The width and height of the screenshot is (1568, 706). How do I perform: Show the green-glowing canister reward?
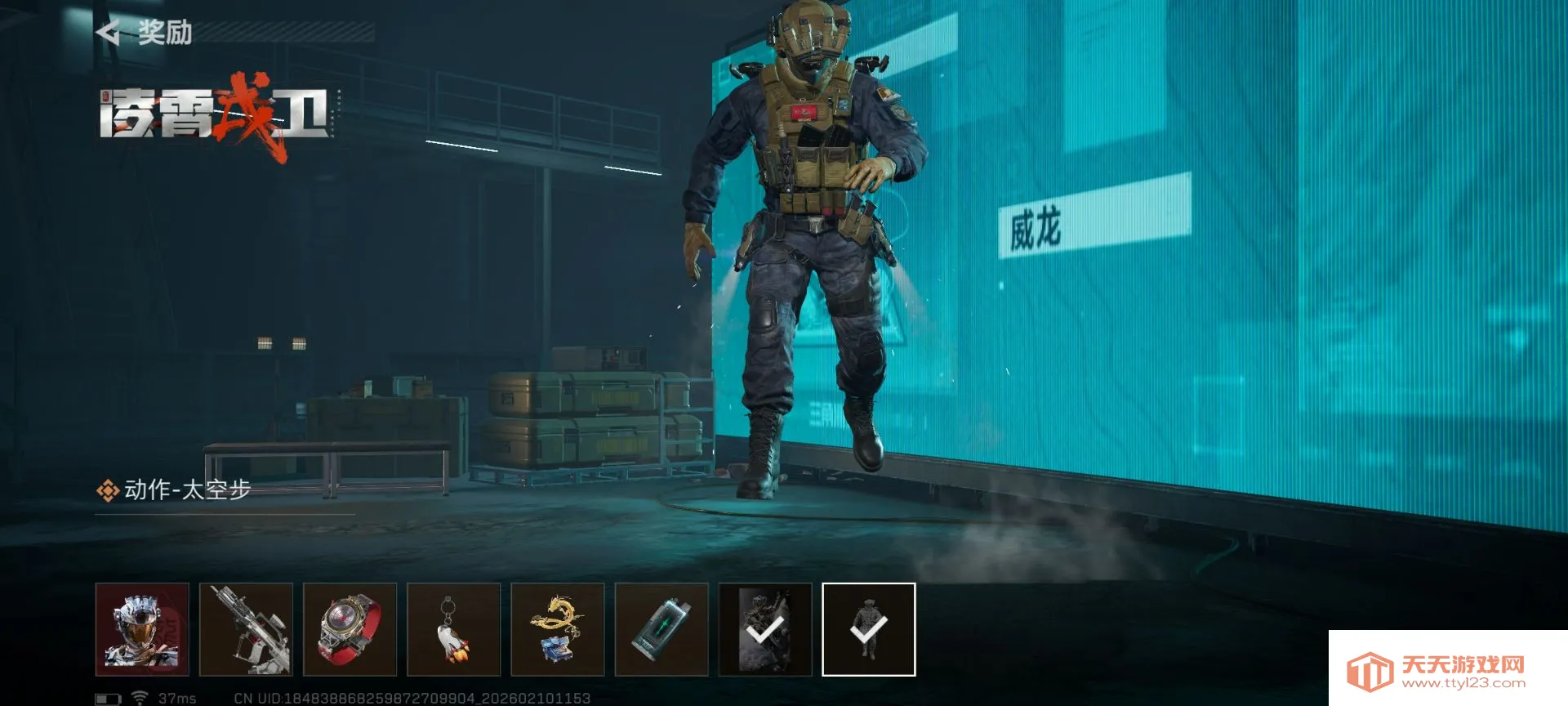click(x=661, y=629)
